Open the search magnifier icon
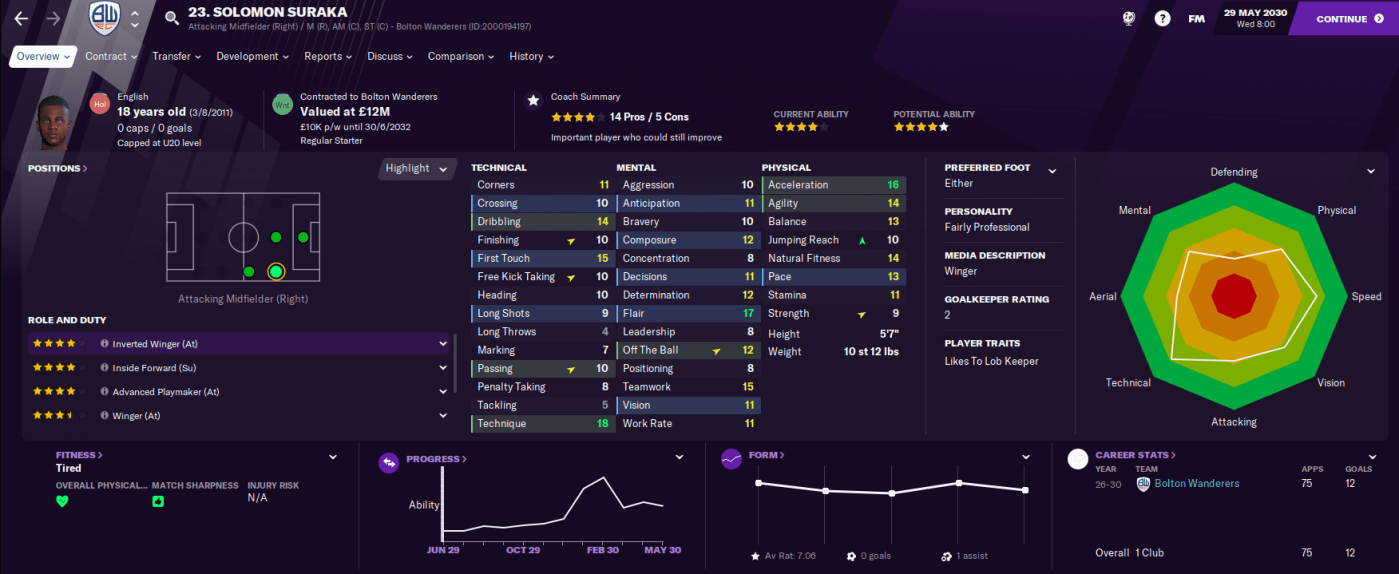The height and width of the screenshot is (574, 1399). (172, 18)
